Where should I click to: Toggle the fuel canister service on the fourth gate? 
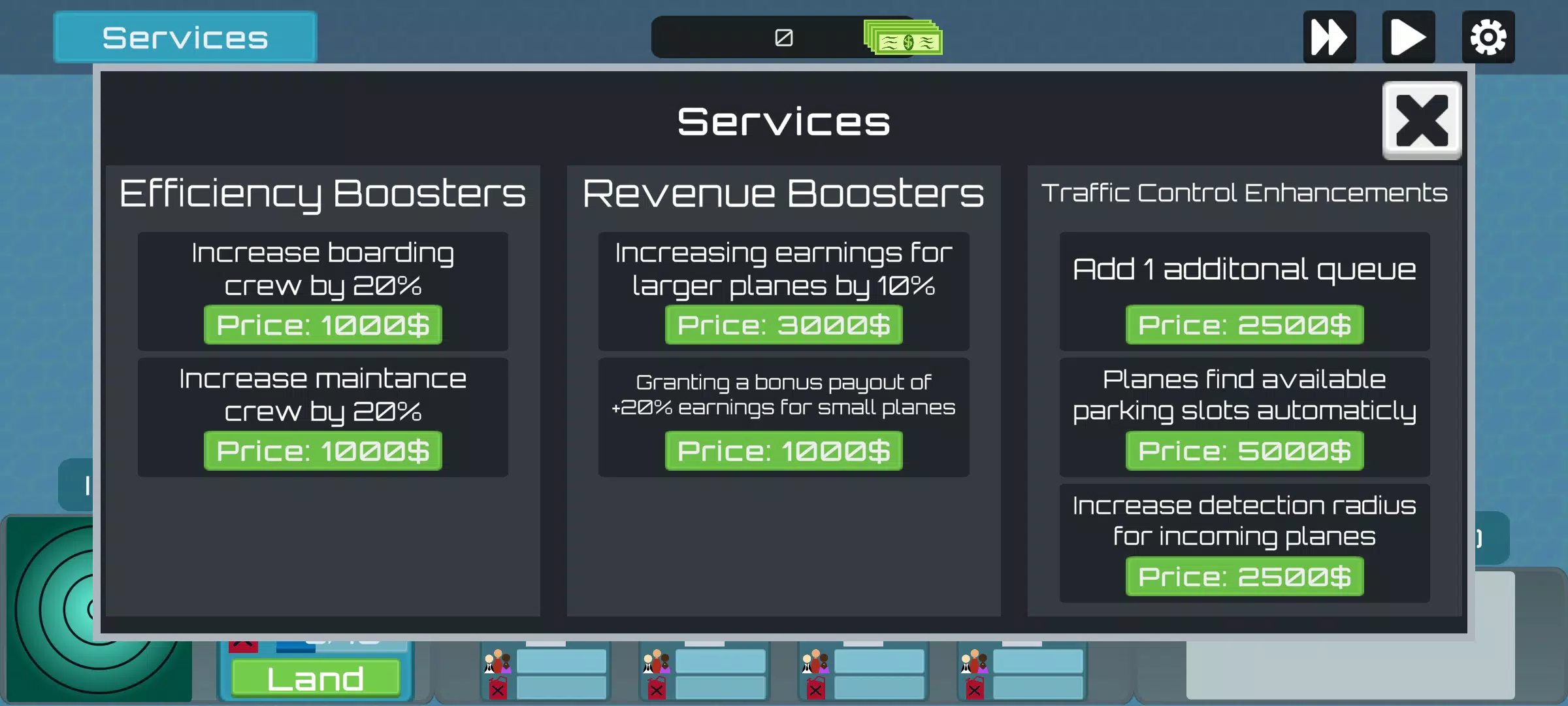[x=974, y=690]
